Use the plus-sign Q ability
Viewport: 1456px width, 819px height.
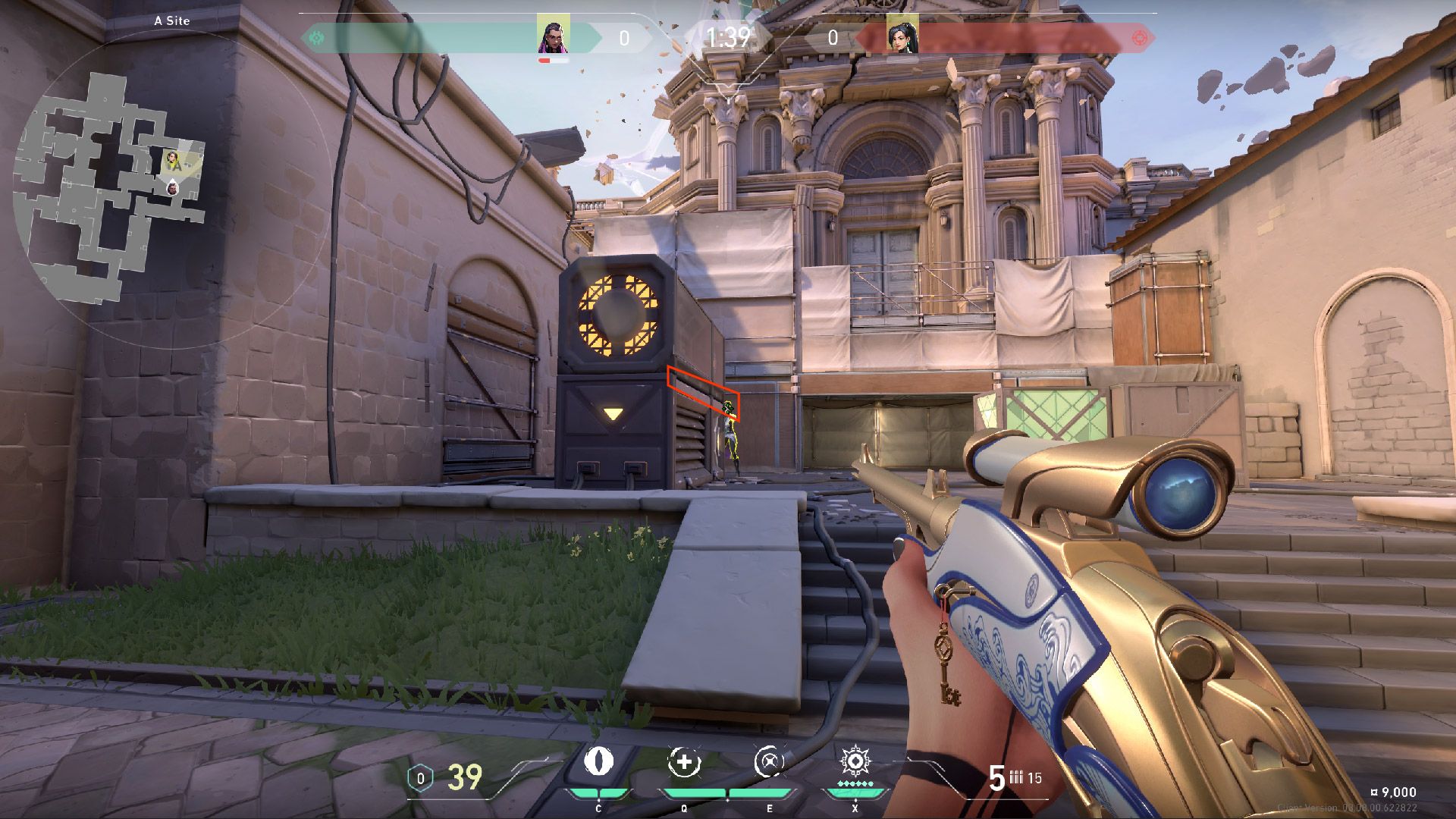(x=684, y=762)
